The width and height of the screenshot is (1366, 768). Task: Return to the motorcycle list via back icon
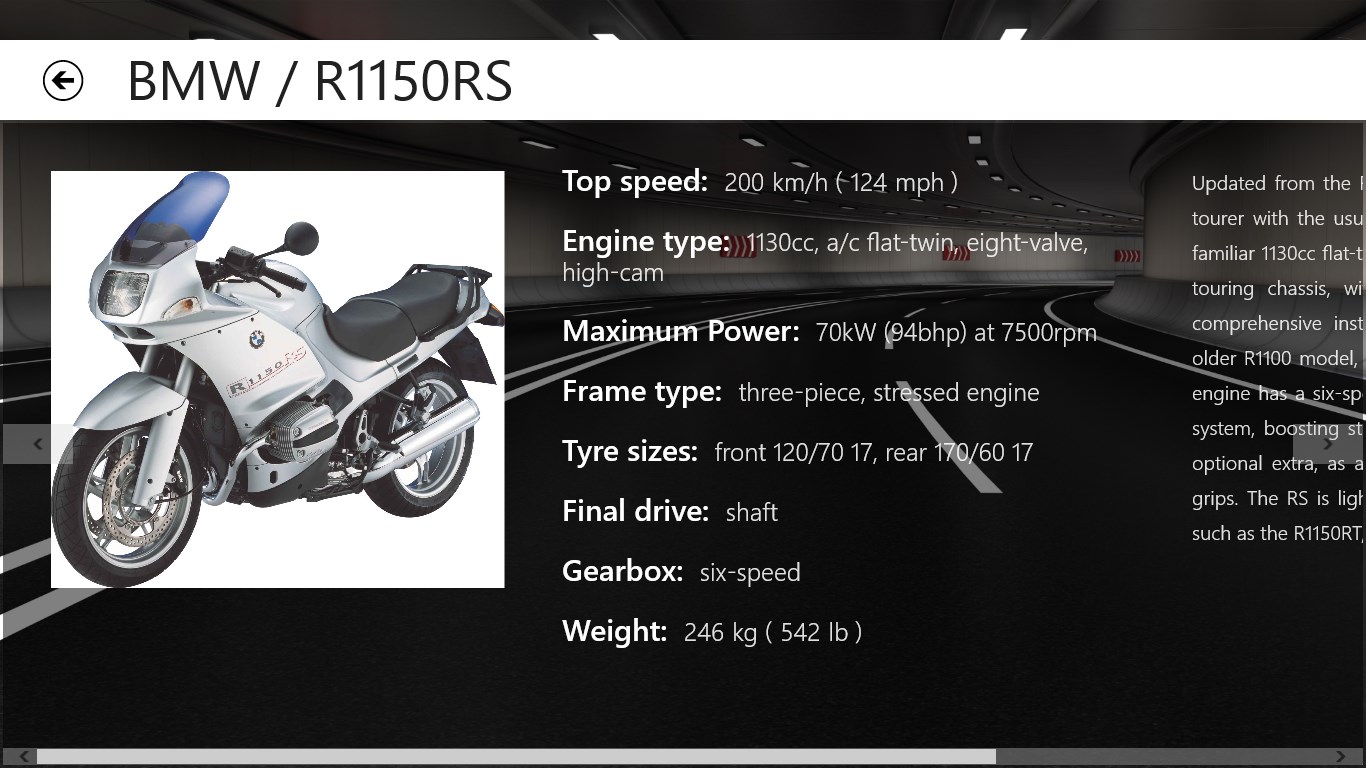[62, 80]
